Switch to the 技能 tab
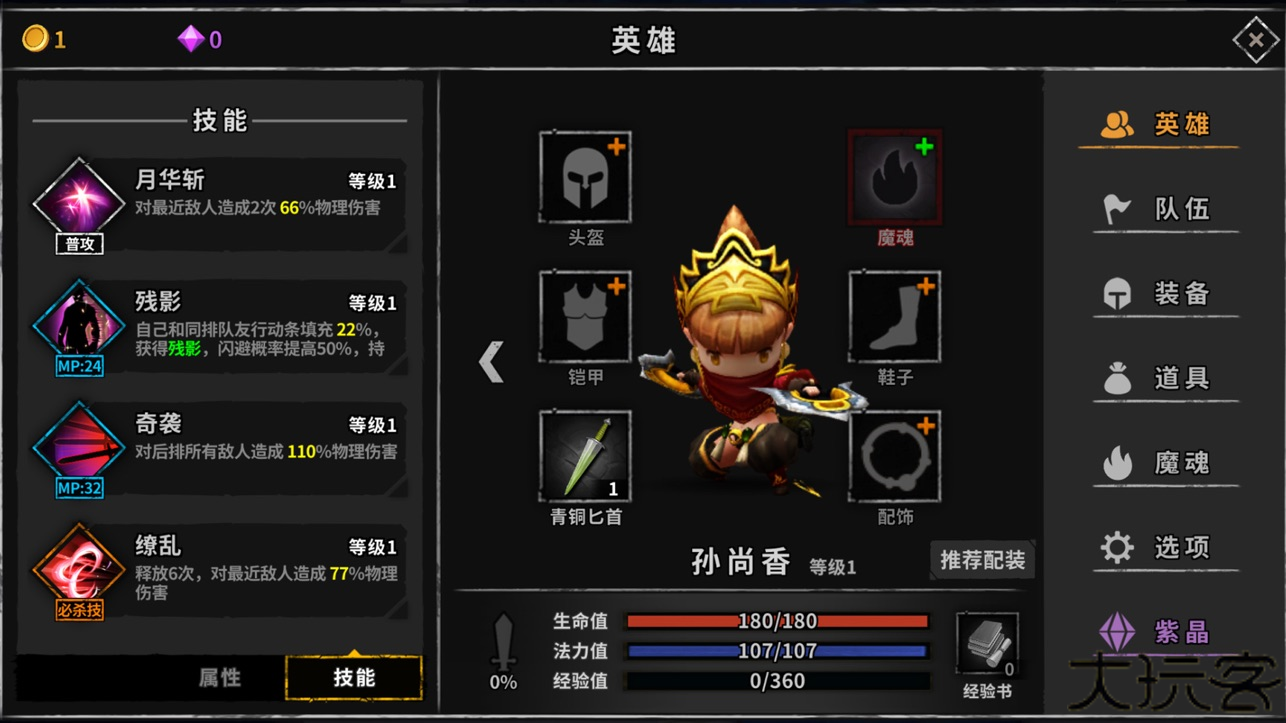 (355, 677)
